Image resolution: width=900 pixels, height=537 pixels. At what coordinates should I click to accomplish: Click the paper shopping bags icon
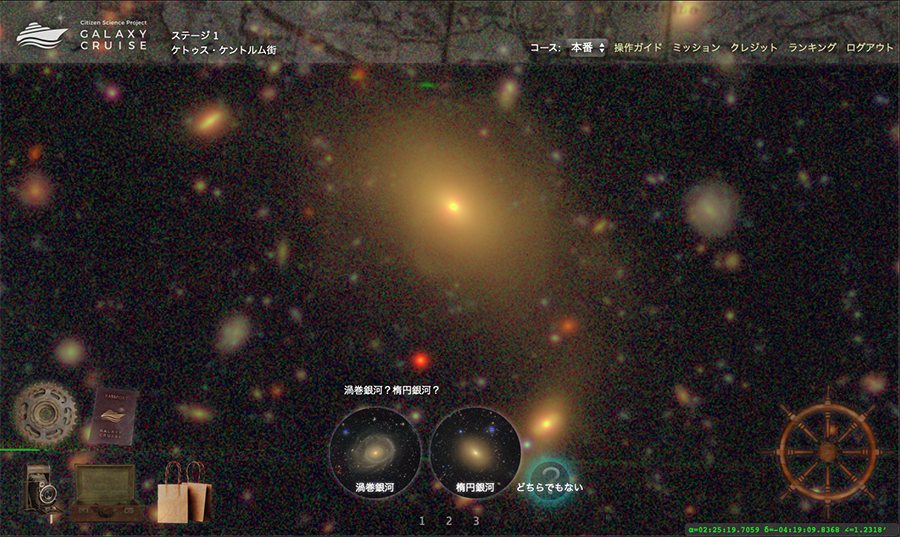185,492
